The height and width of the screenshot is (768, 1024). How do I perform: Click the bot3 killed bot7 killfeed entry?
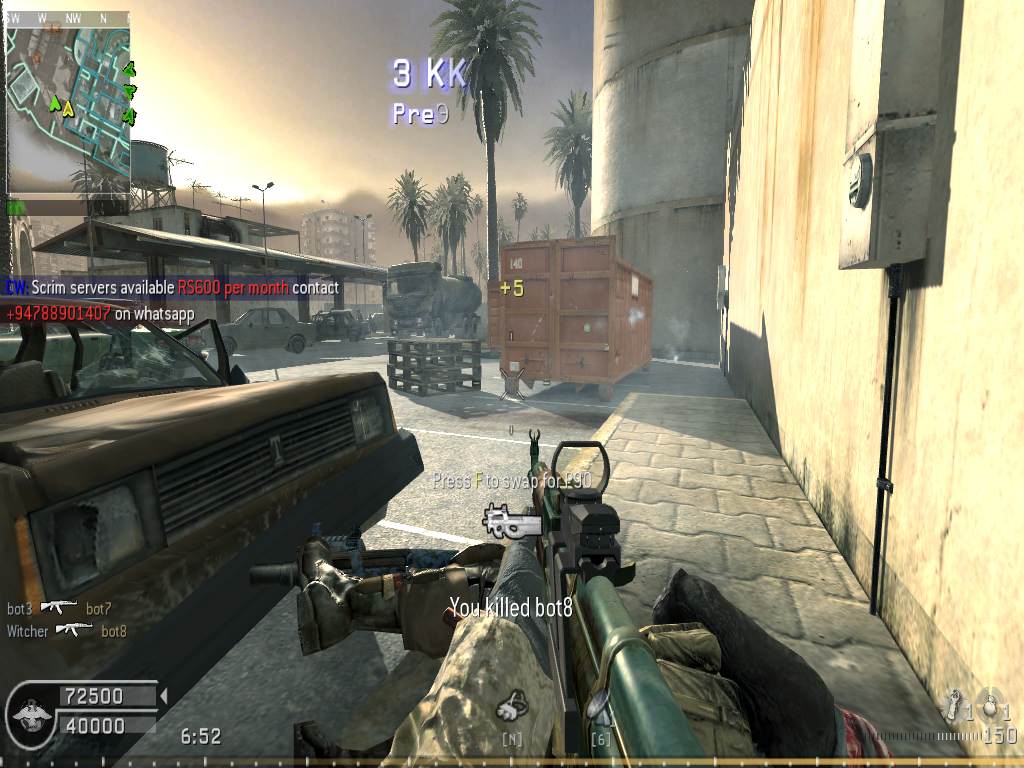(x=59, y=608)
